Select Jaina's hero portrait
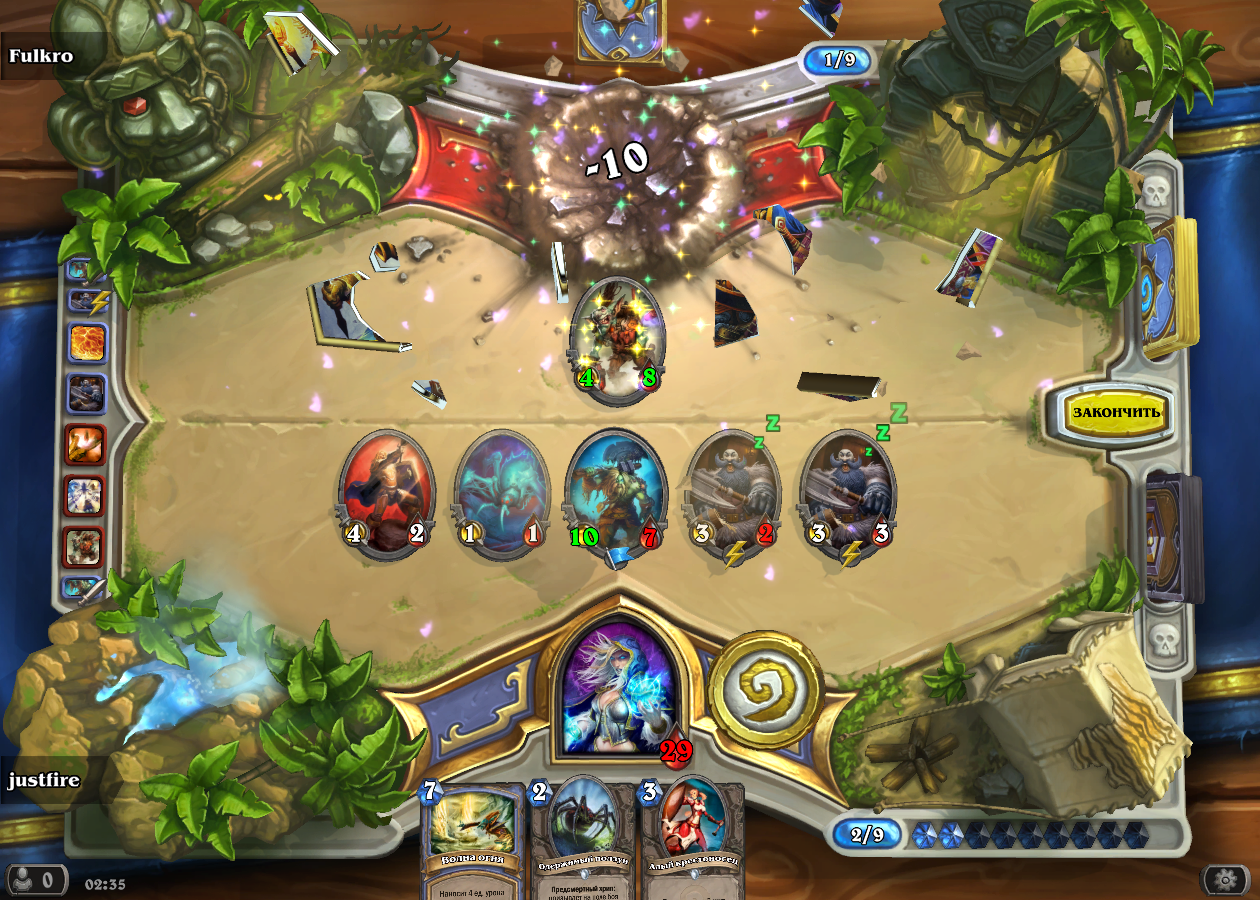 (x=614, y=685)
